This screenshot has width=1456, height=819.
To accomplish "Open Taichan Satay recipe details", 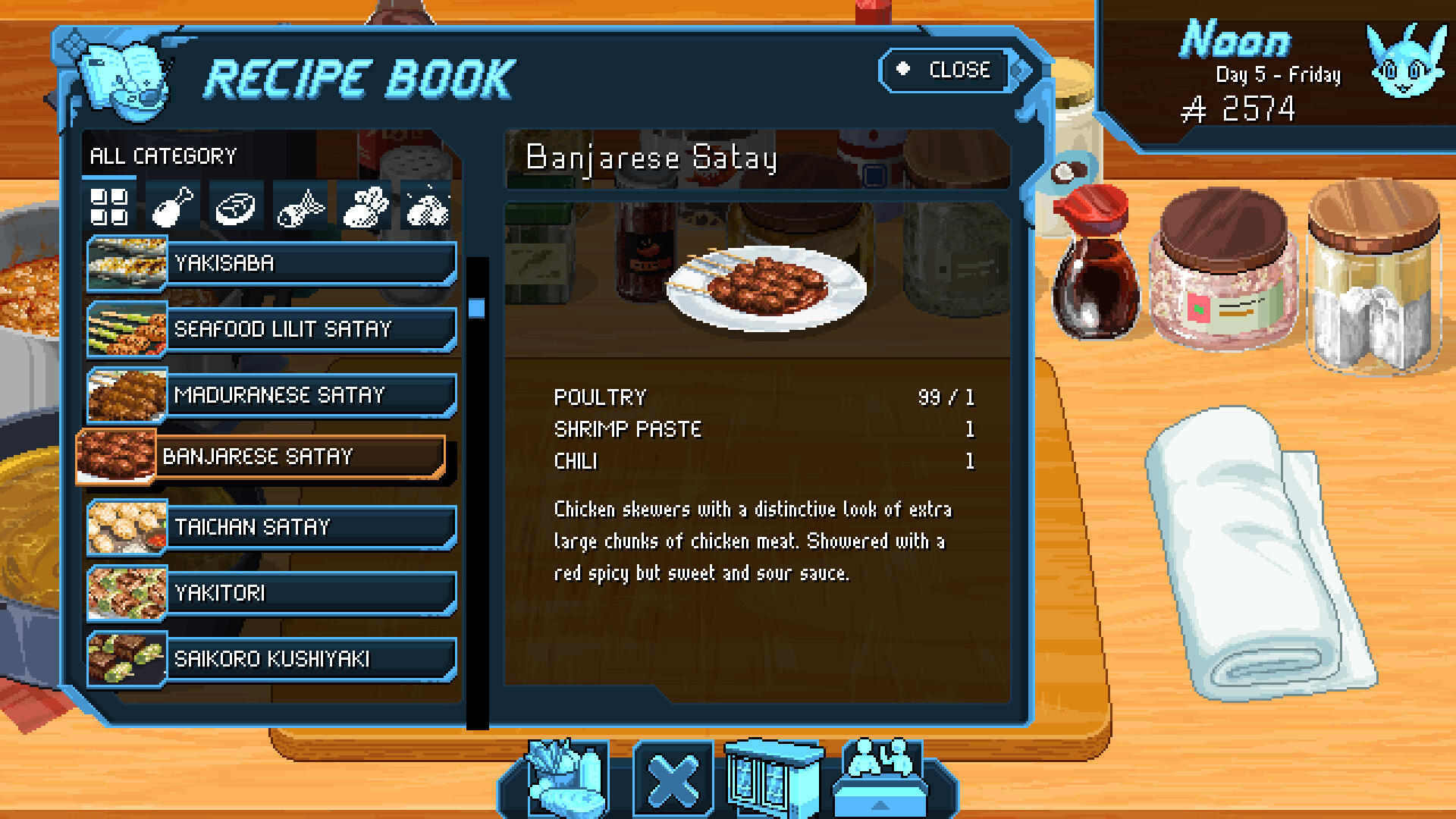I will coord(271,527).
